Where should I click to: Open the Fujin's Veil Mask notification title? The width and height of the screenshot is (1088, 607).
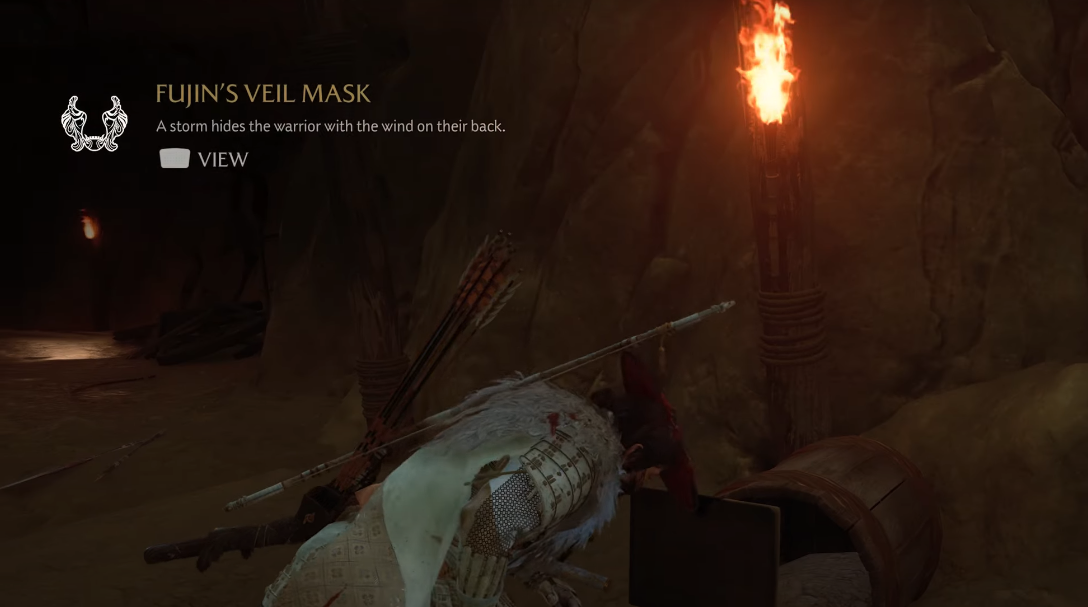click(x=263, y=94)
